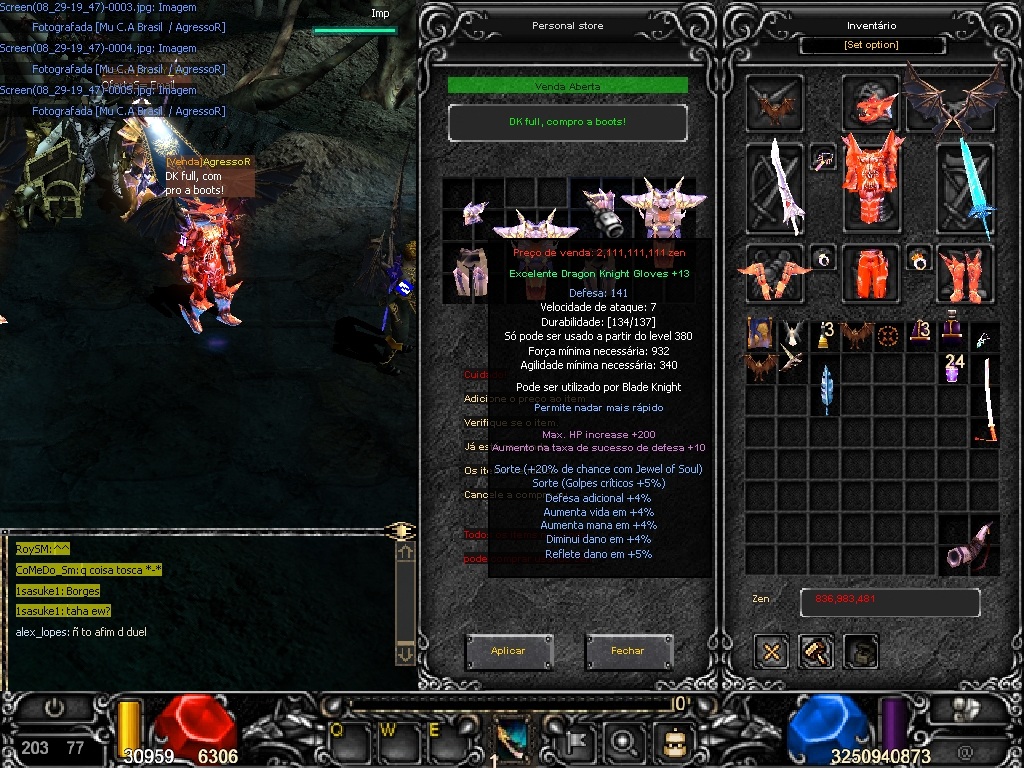Pick the blue feather in inventory
The image size is (1024, 768).
tap(826, 388)
